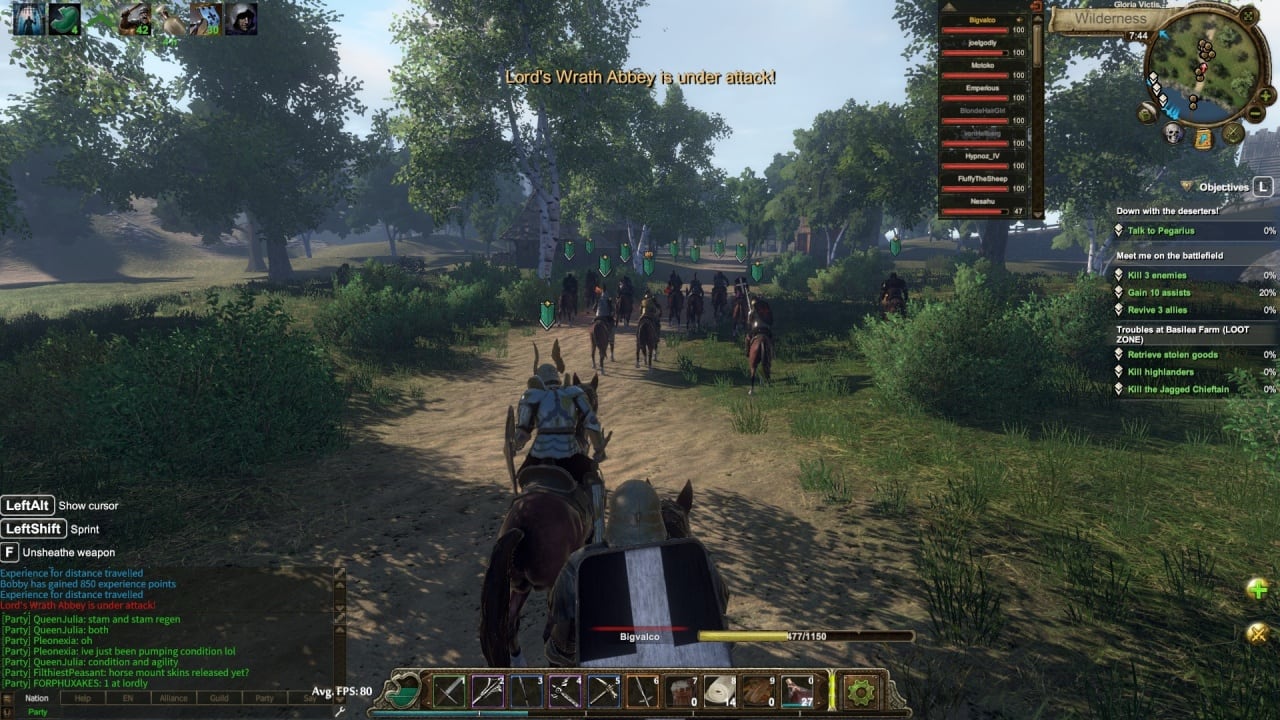Switch to the Nation chat tab
Image resolution: width=1280 pixels, height=720 pixels.
pyautogui.click(x=37, y=698)
